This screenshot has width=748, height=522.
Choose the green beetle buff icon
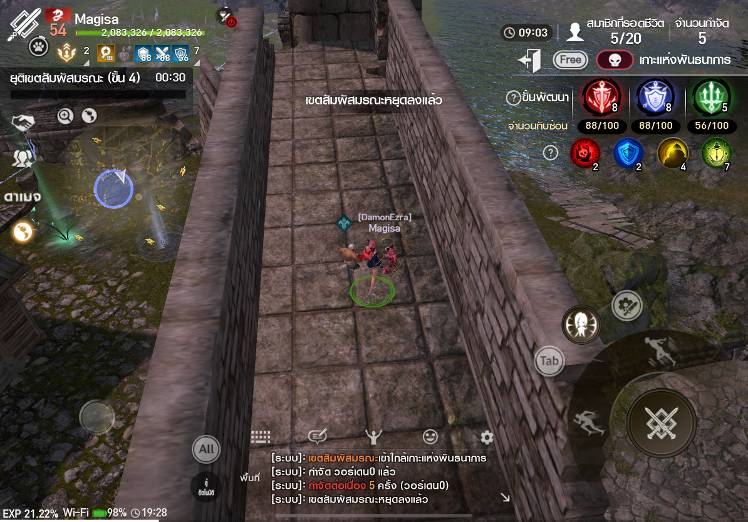pyautogui.click(x=715, y=152)
